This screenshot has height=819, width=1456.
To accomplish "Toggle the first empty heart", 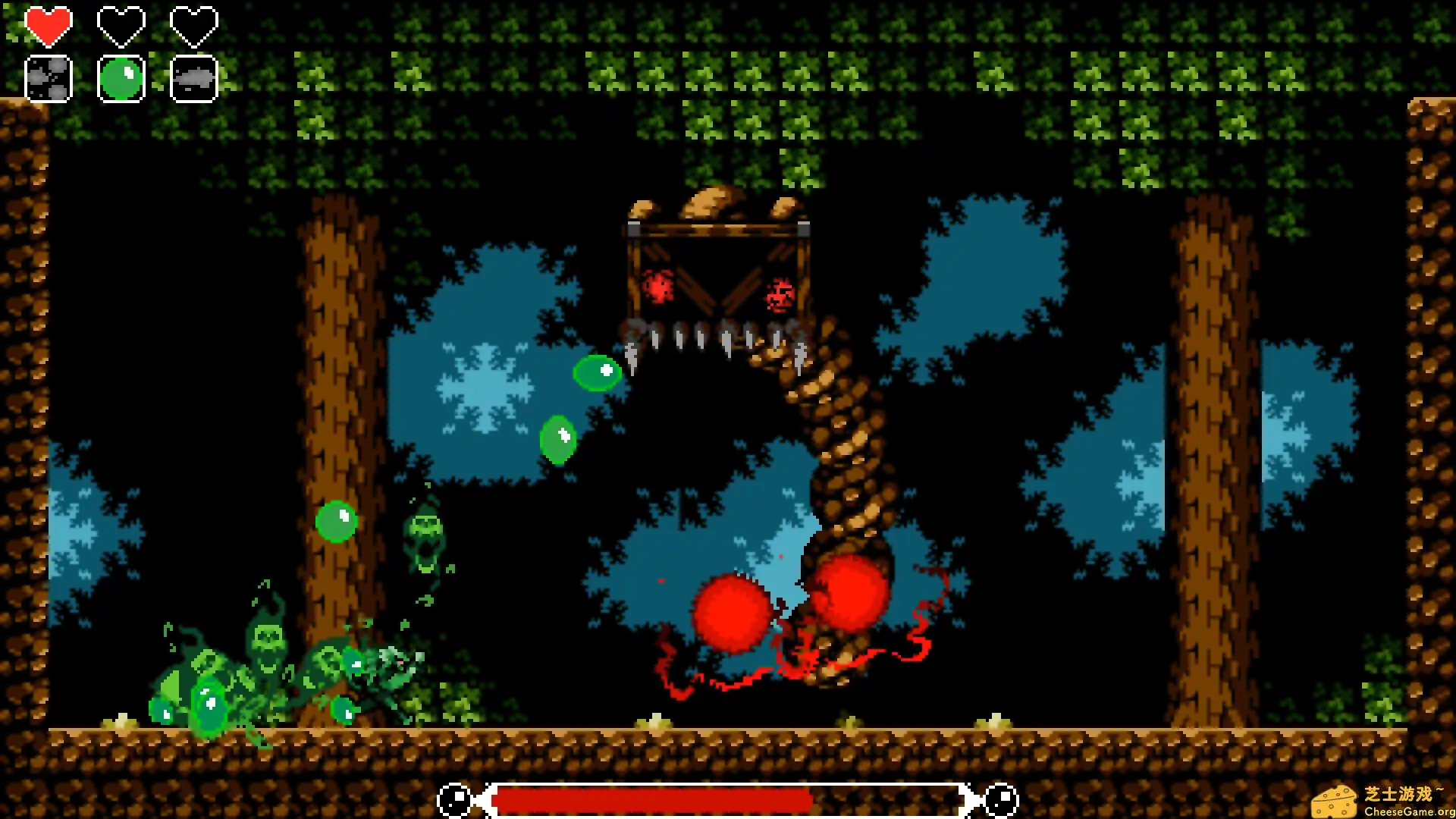I will click(121, 25).
